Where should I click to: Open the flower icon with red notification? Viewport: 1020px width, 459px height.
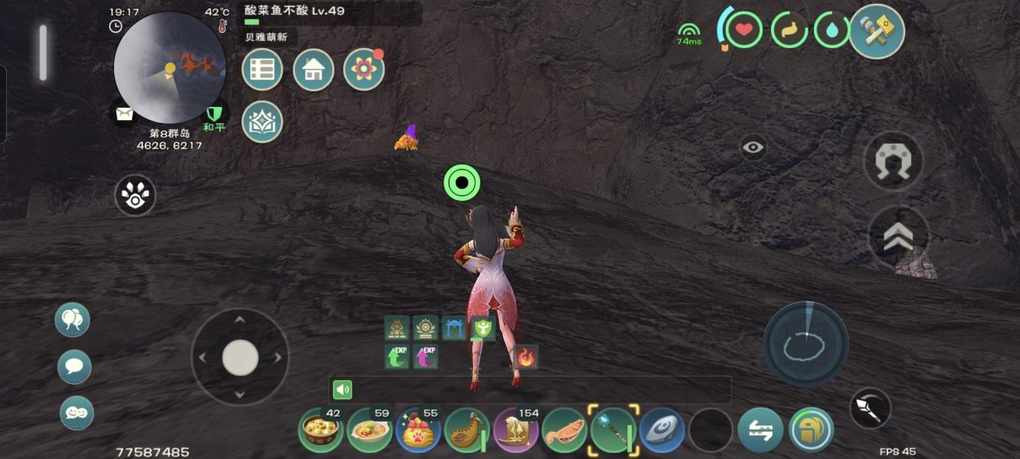[x=364, y=70]
